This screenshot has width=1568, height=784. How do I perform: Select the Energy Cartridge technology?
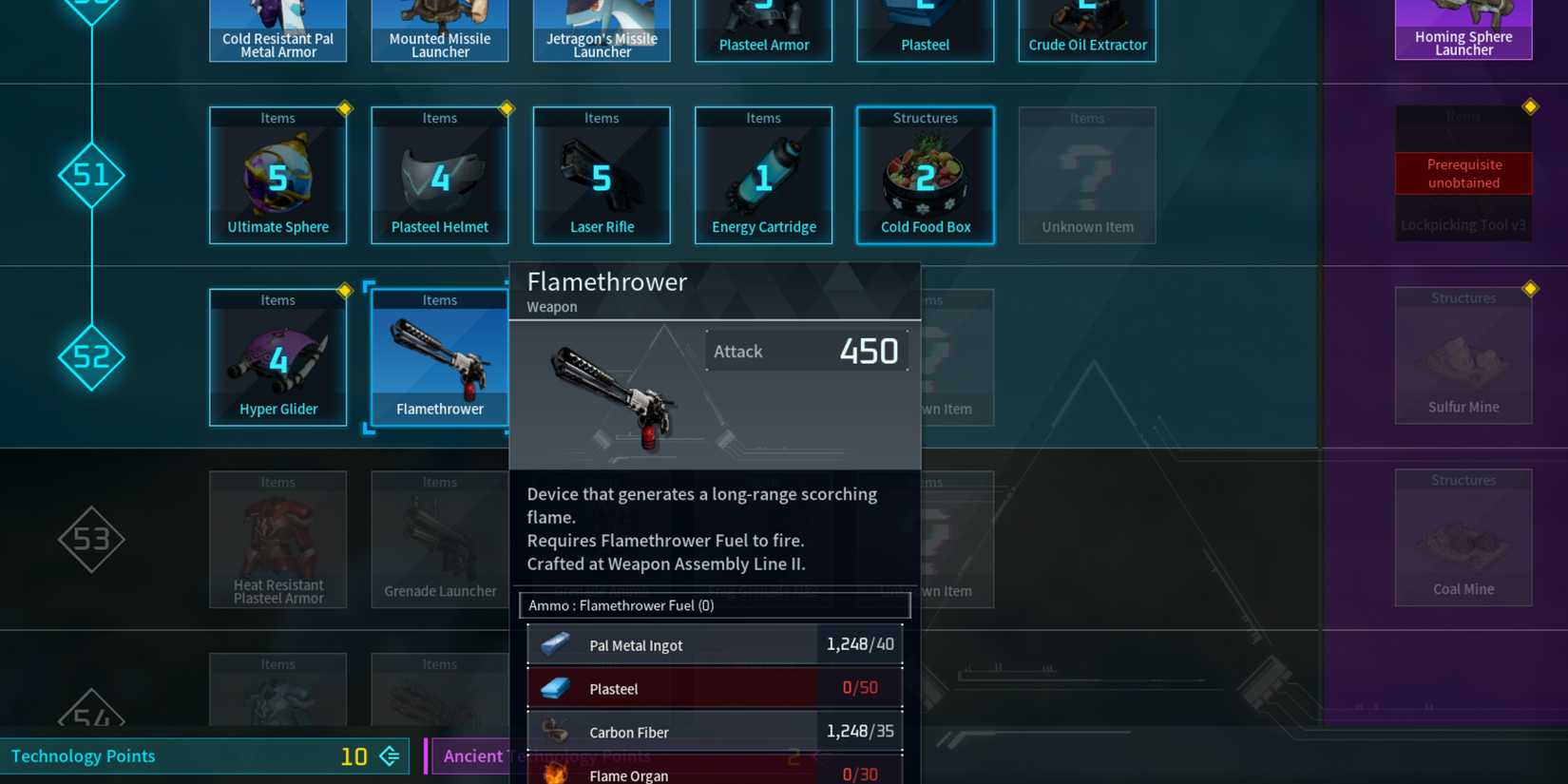coord(763,175)
